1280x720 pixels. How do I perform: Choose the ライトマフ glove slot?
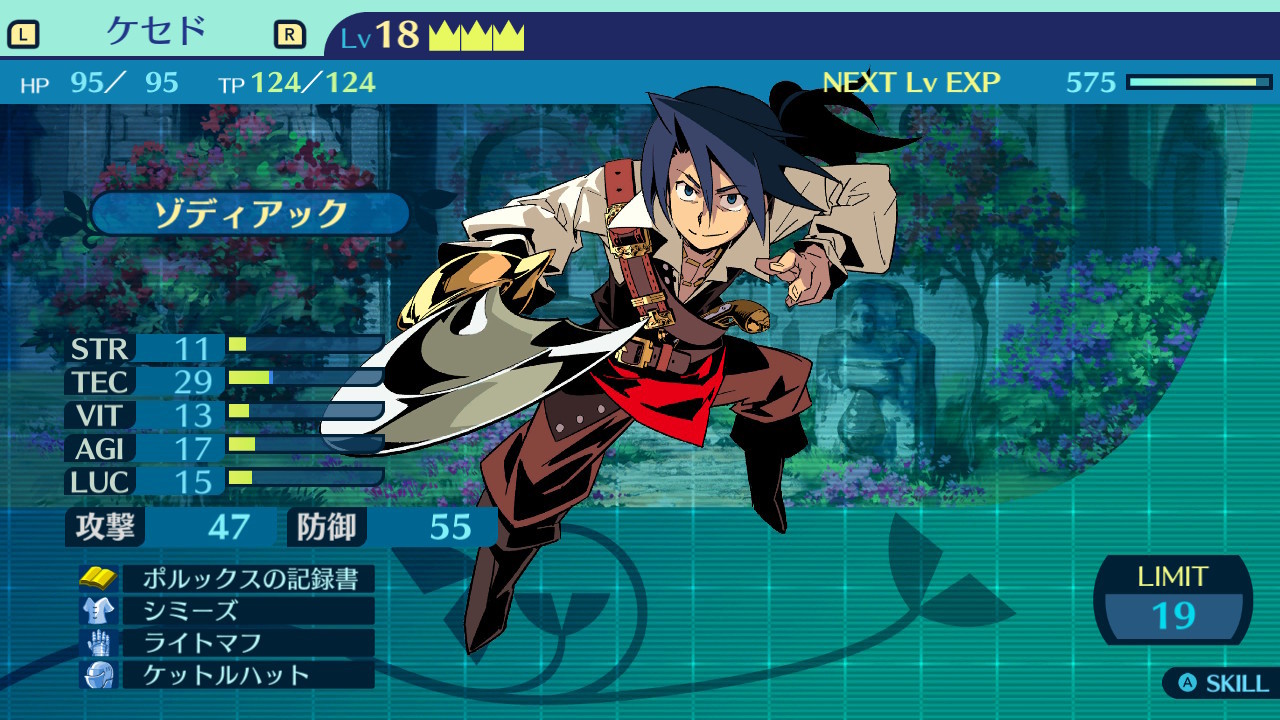pos(247,642)
